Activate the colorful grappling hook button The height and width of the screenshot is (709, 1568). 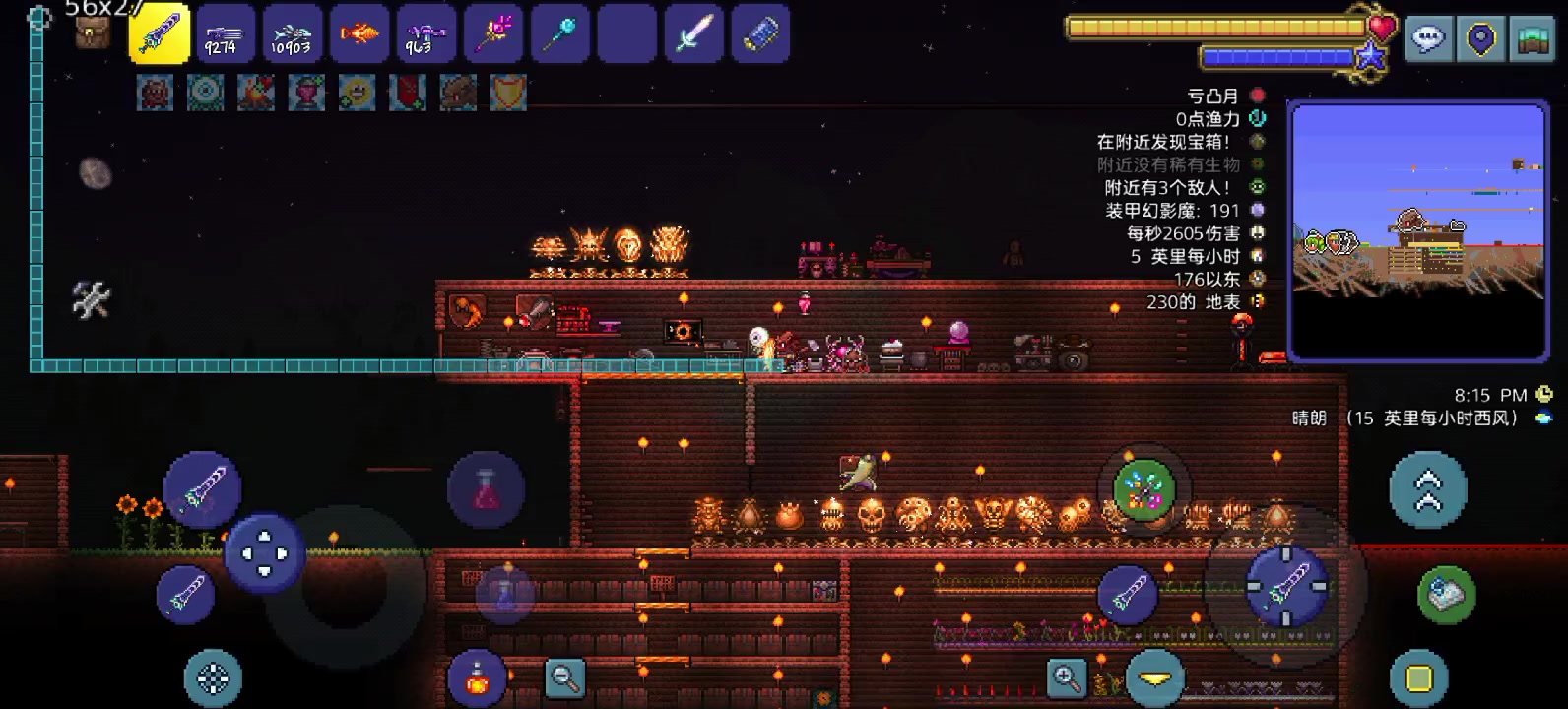[x=1143, y=489]
